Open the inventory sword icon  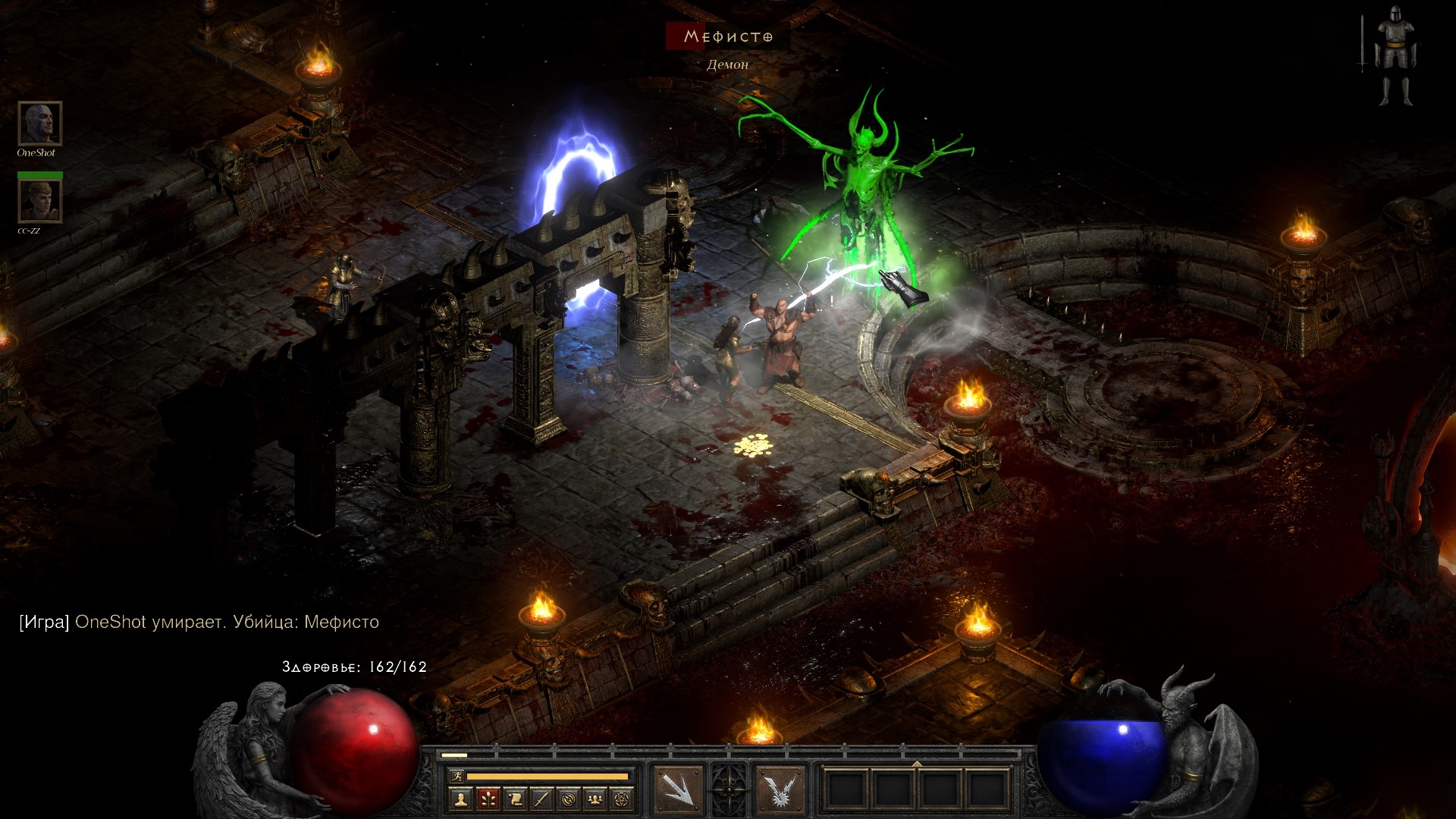click(541, 799)
